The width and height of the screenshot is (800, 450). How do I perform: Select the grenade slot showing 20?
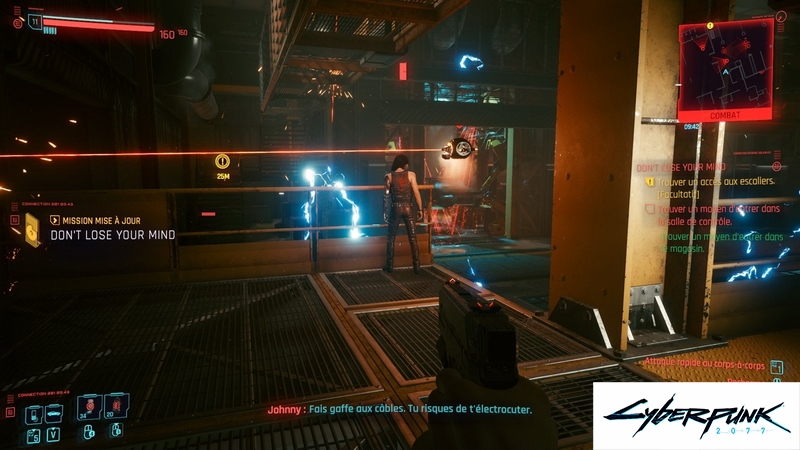117,405
